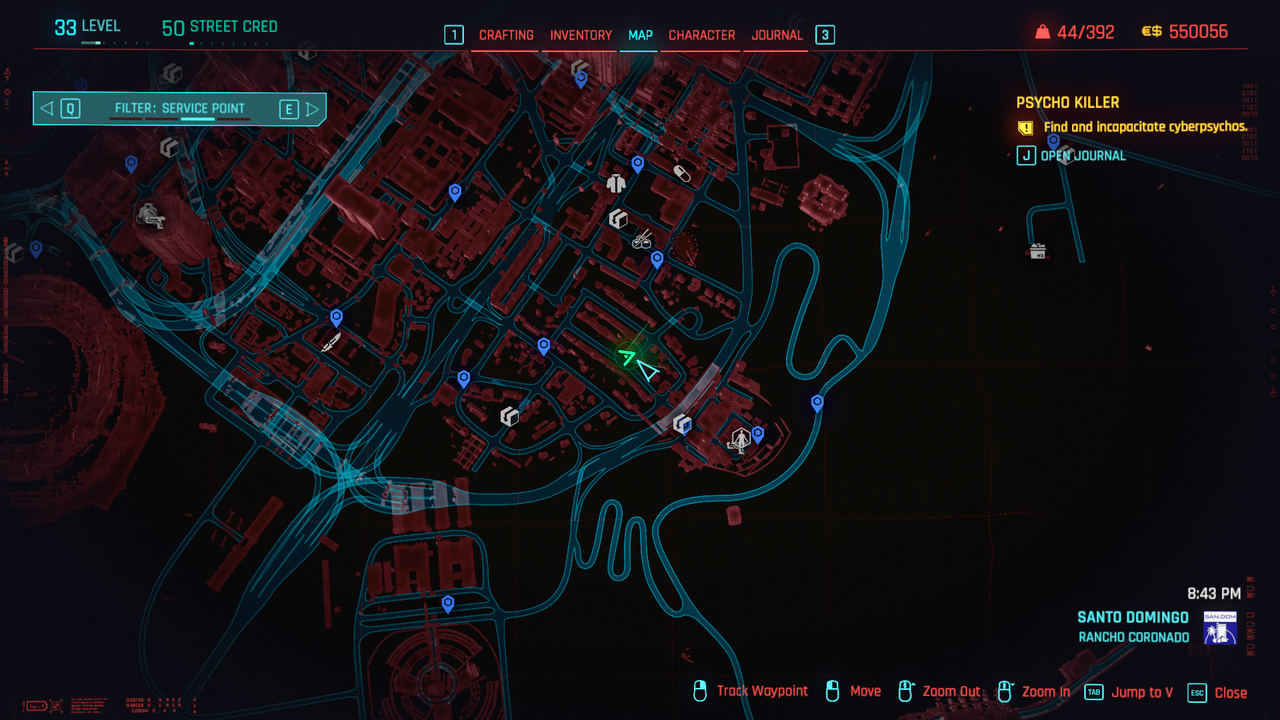The image size is (1280, 720).
Task: Choose the food vendor noodle marker
Action: point(642,239)
